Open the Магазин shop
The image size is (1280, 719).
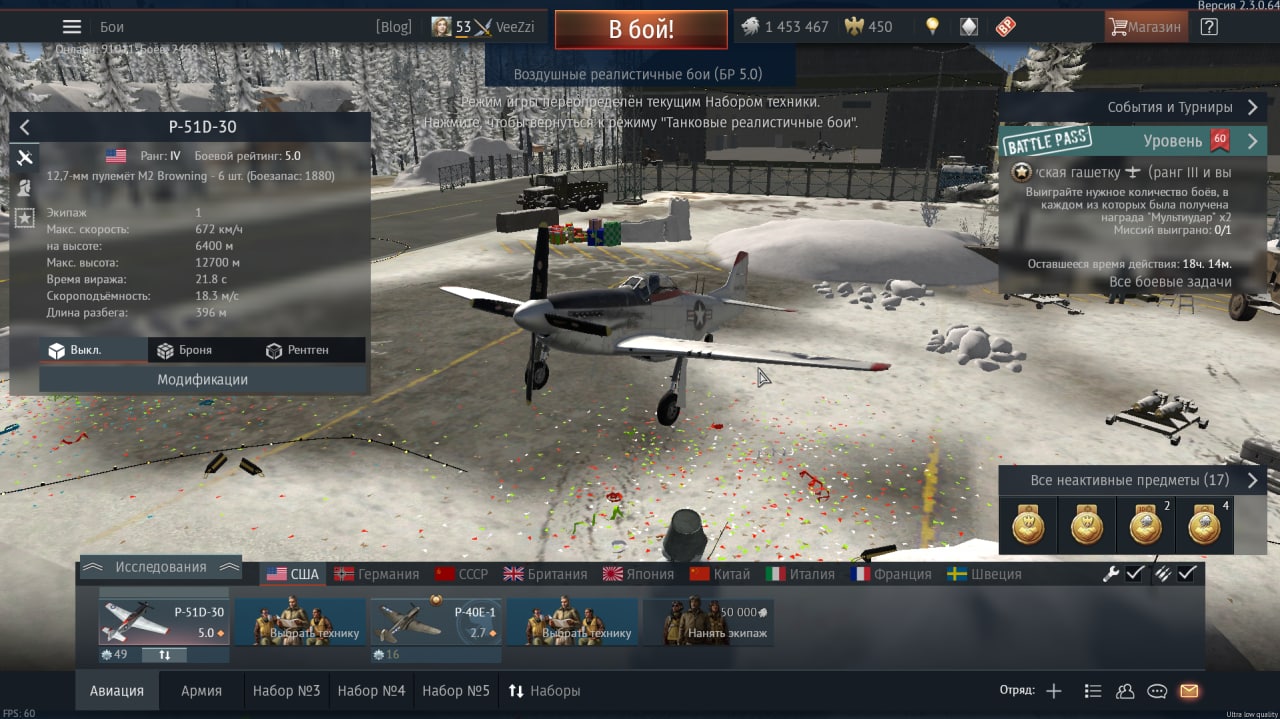click(x=1146, y=27)
